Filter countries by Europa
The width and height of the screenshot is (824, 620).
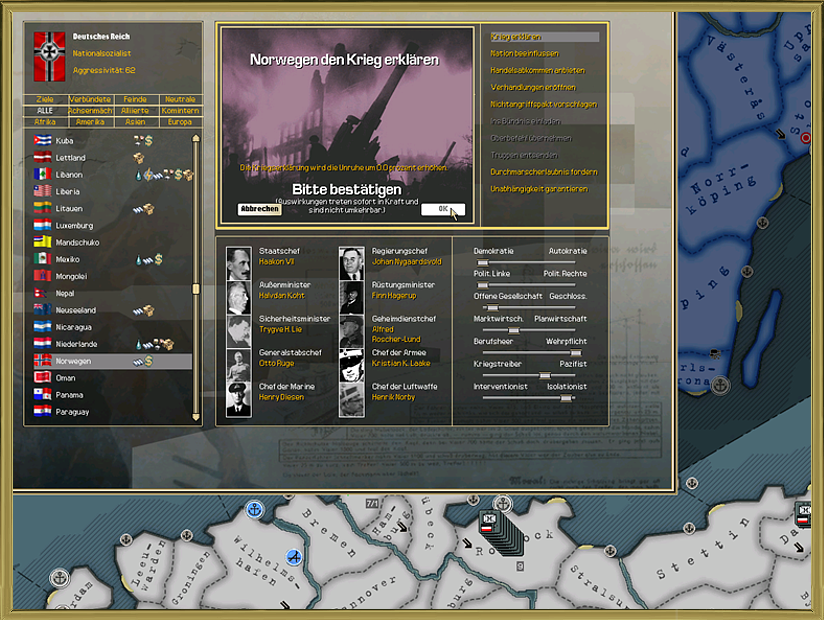coord(180,121)
